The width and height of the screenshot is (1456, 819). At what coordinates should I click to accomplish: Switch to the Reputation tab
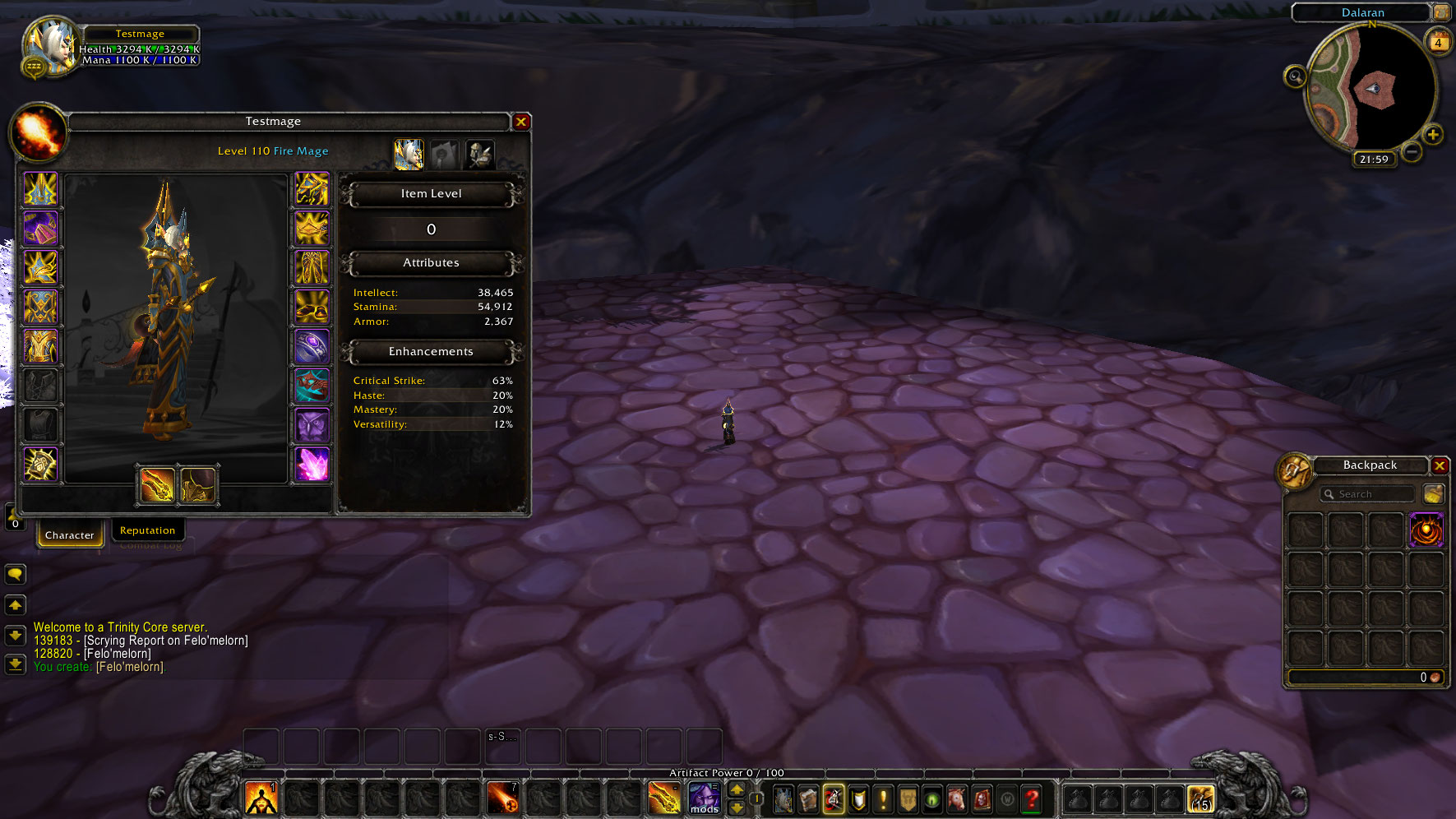tap(148, 530)
